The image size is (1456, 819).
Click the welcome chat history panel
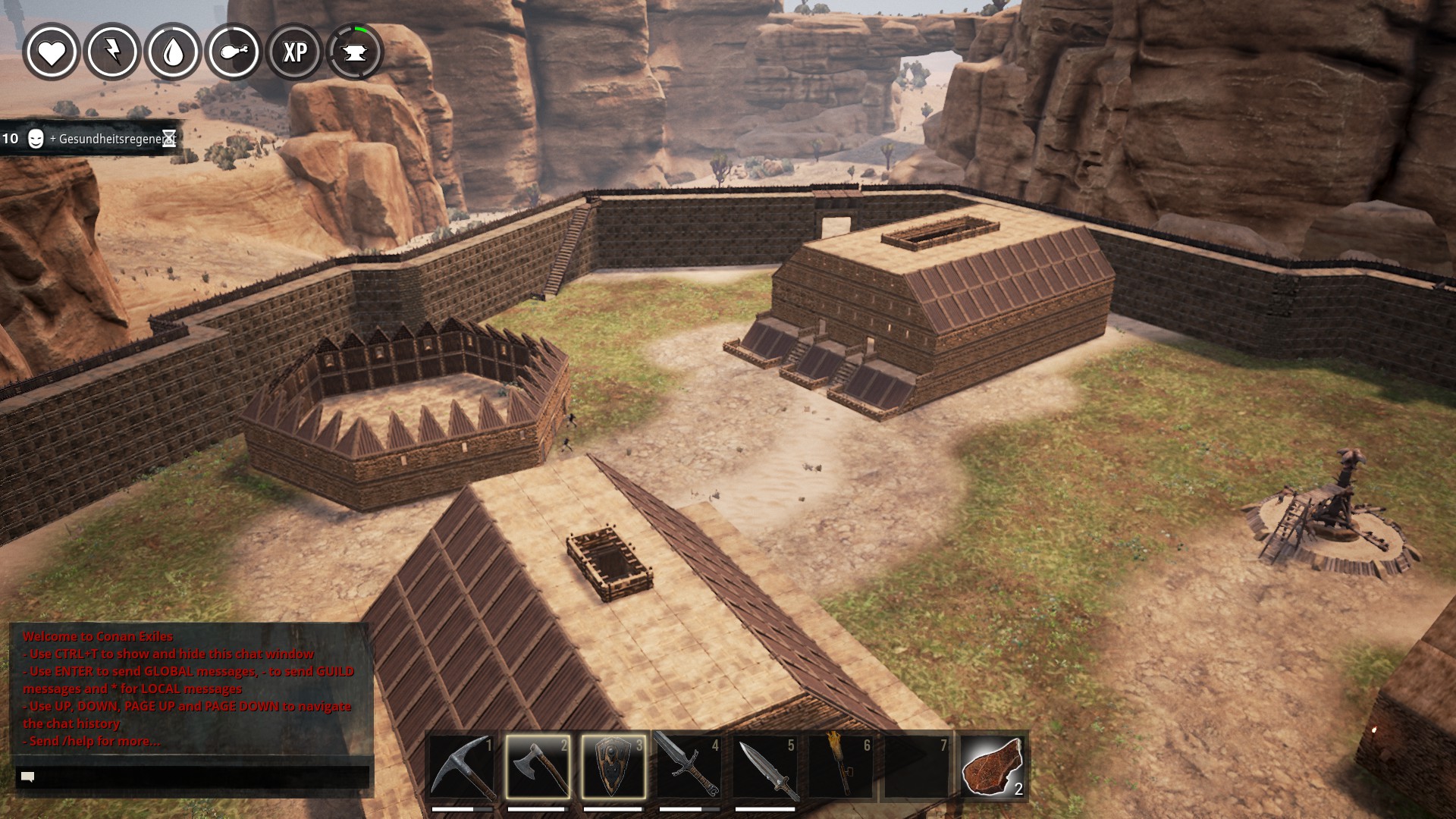pyautogui.click(x=190, y=689)
